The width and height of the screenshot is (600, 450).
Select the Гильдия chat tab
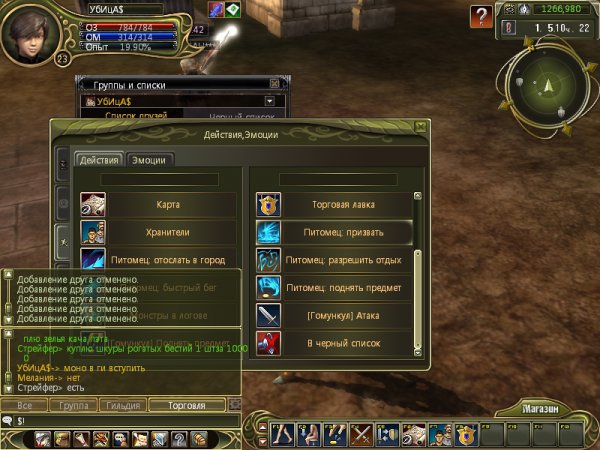122,405
